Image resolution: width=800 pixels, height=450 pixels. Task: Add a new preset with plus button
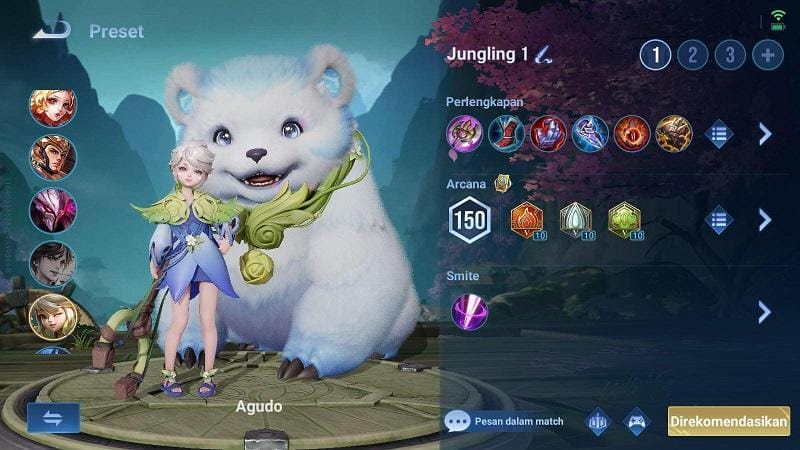pyautogui.click(x=768, y=54)
